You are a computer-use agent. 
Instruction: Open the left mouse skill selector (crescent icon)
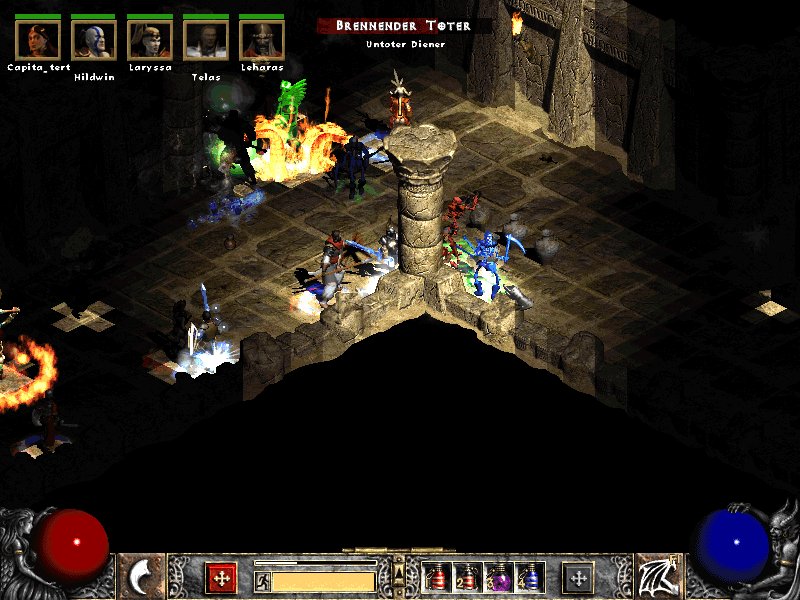point(141,577)
